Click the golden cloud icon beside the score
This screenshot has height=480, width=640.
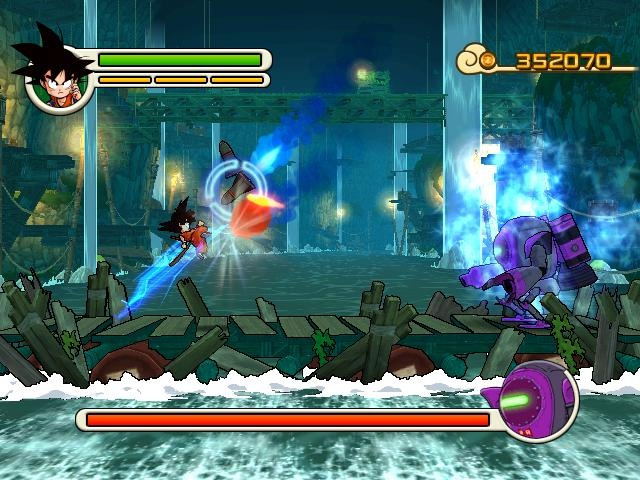point(478,61)
